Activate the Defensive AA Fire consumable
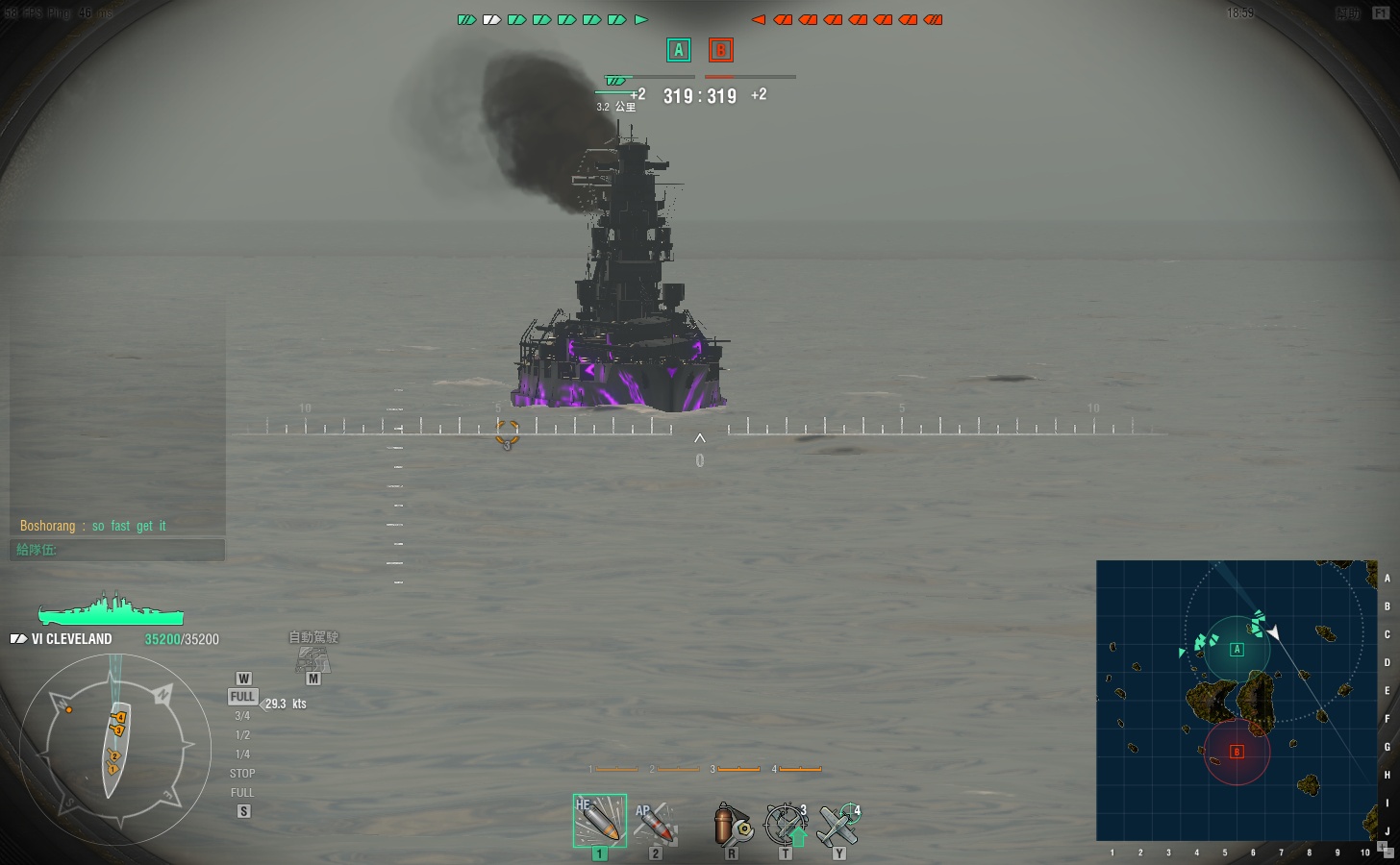The height and width of the screenshot is (865, 1400). coord(786,824)
